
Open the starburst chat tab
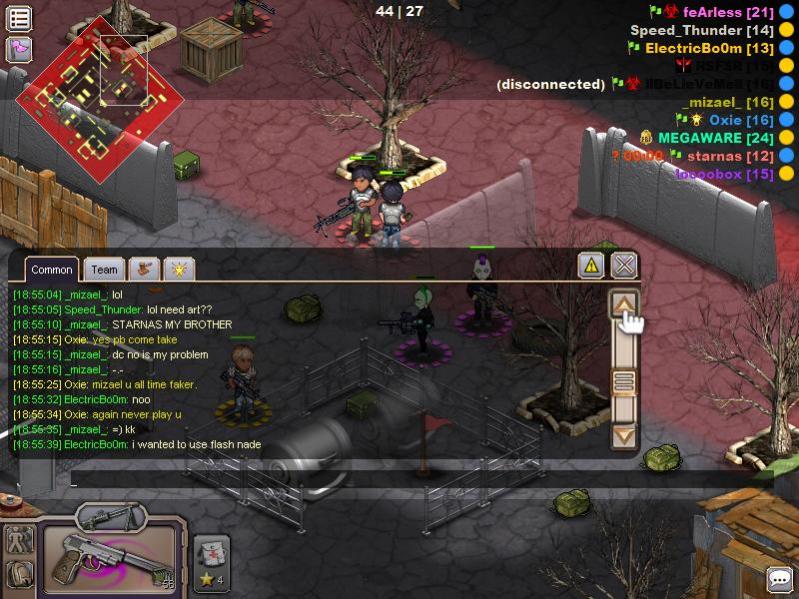(179, 269)
